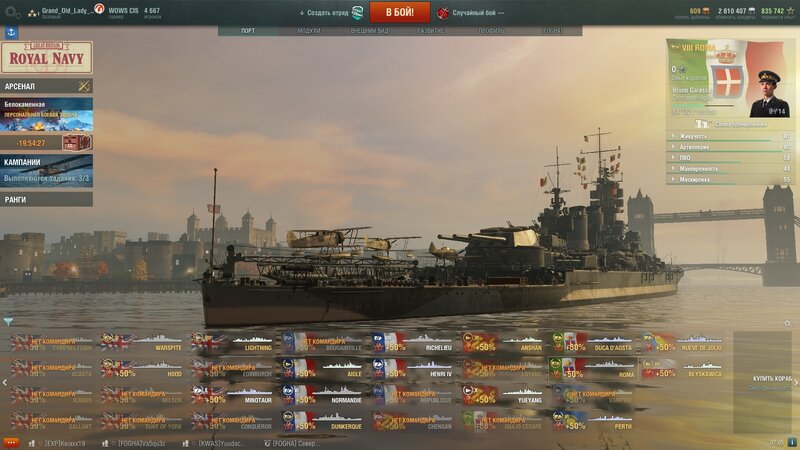
Task: Select the Dunkerque ship card
Action: (x=325, y=421)
